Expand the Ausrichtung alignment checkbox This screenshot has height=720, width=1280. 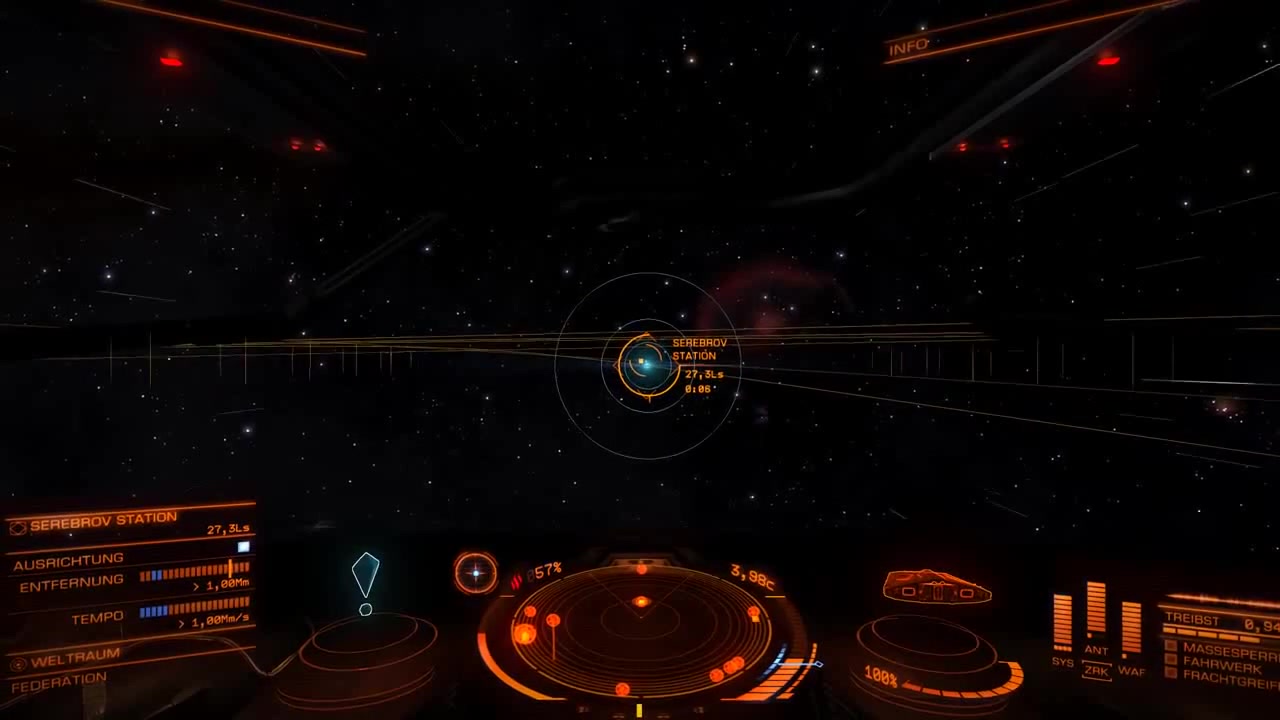(x=244, y=544)
